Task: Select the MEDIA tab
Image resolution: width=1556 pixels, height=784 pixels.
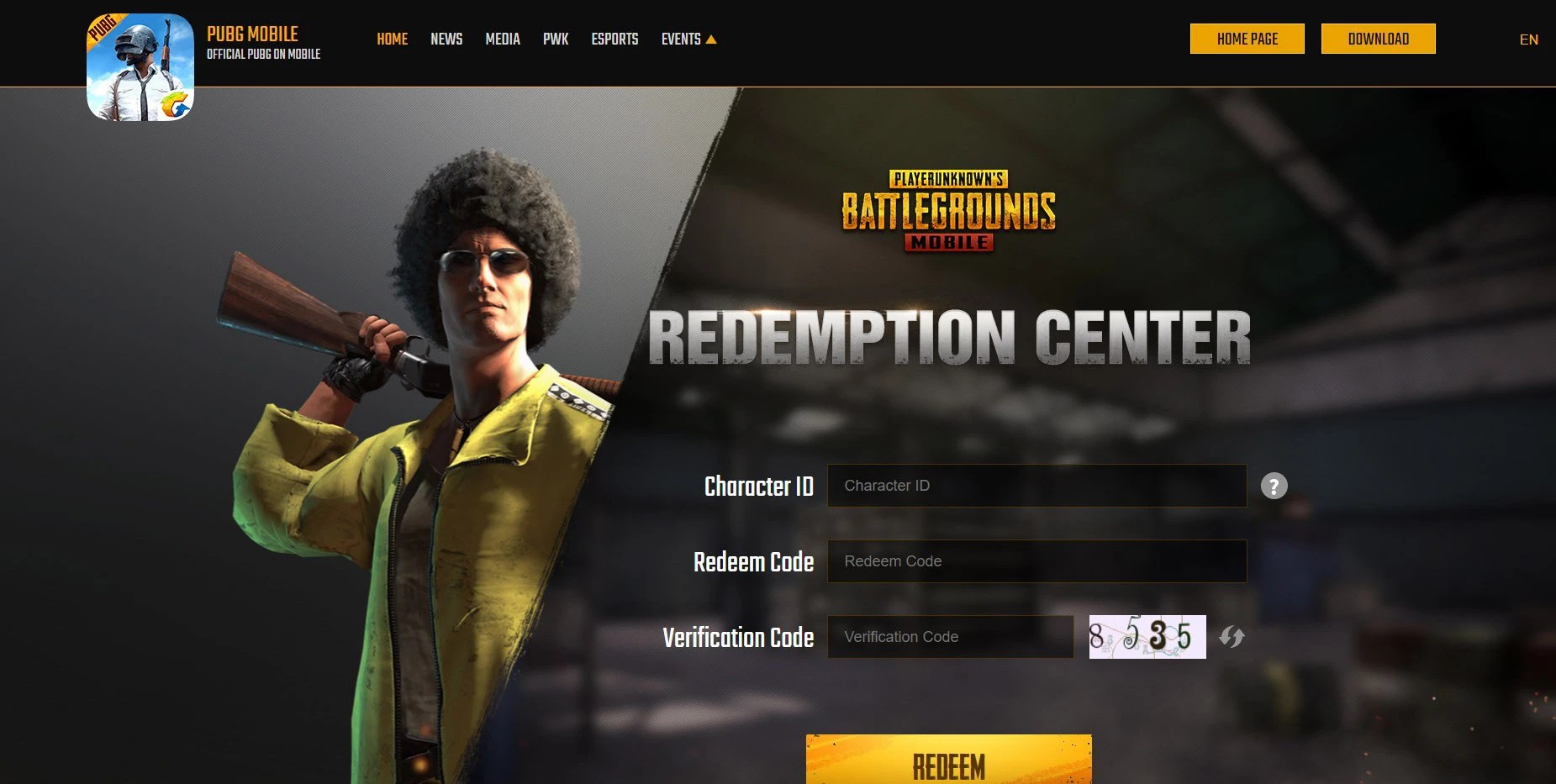Action: pos(503,39)
